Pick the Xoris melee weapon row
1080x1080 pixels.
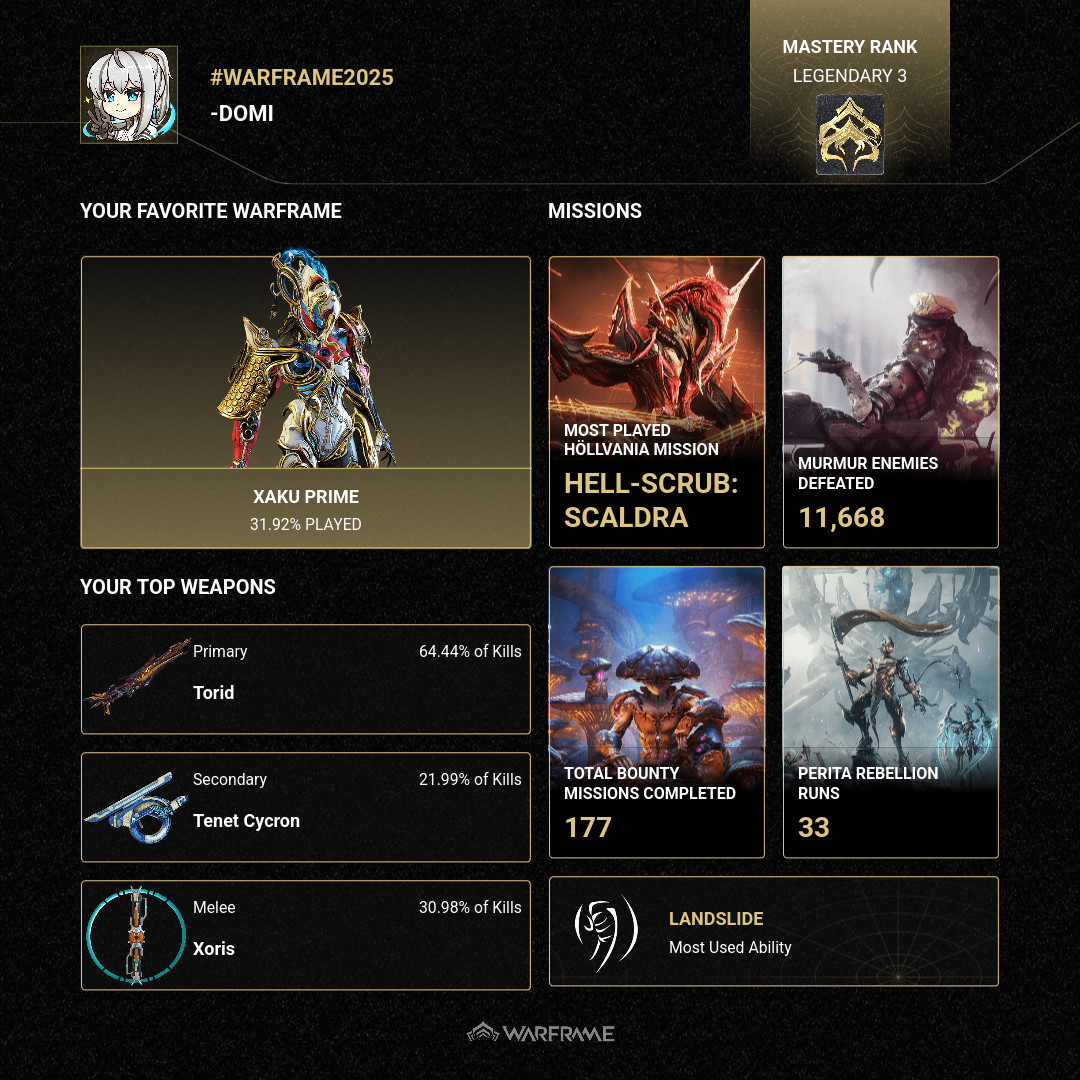[x=305, y=935]
